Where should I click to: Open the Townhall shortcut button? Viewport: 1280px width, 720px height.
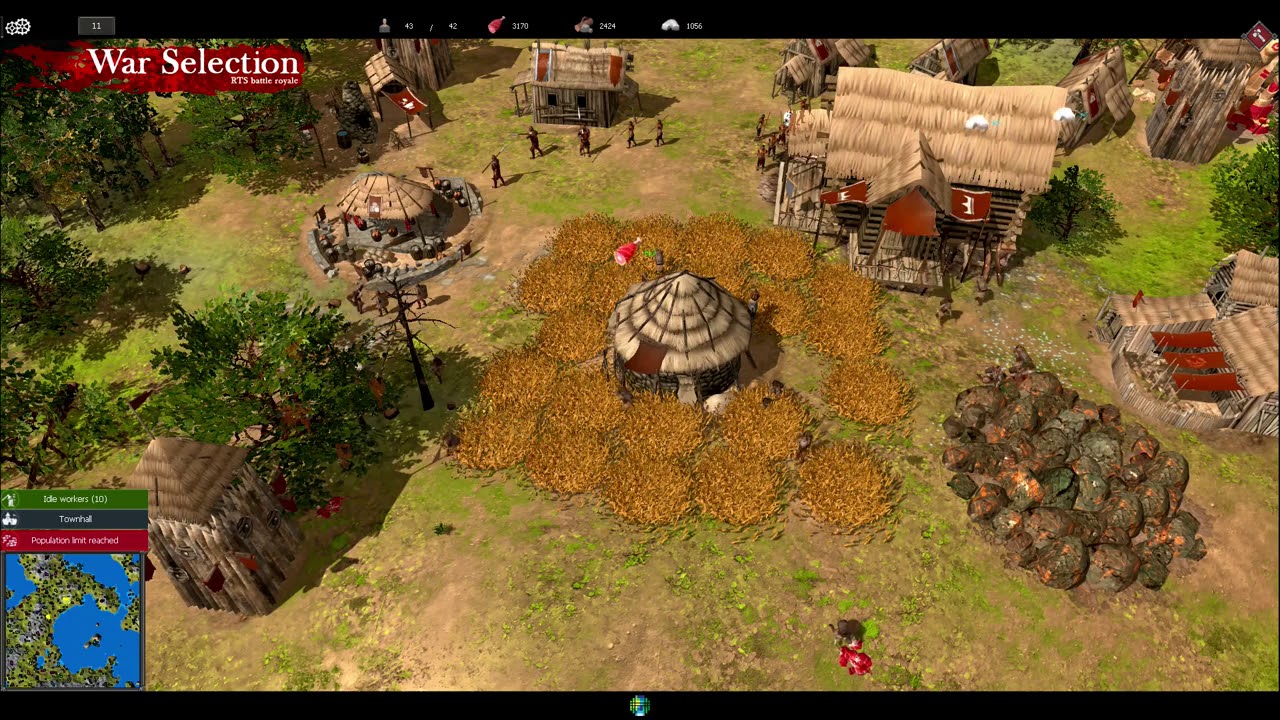coord(75,519)
